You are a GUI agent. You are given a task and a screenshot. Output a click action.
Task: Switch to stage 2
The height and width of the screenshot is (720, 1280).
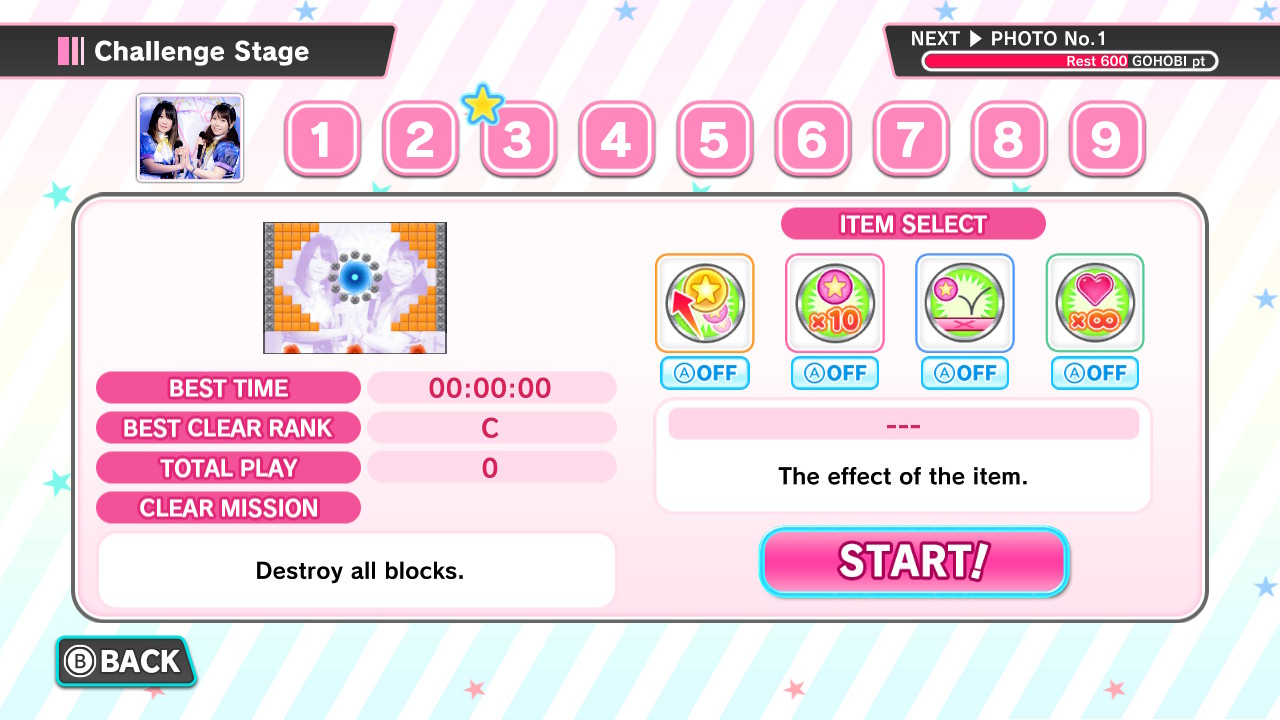pyautogui.click(x=420, y=140)
